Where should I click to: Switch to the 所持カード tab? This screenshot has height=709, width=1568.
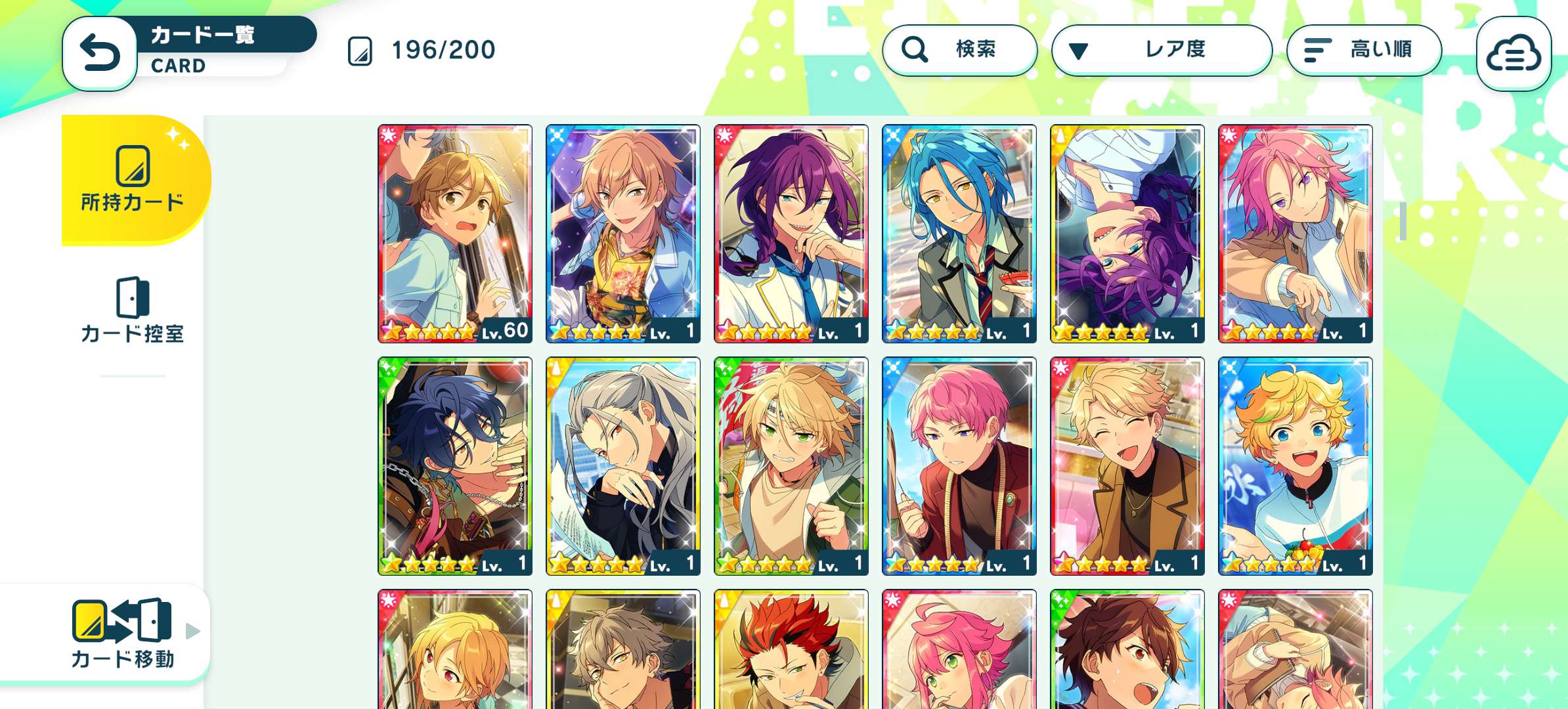tap(133, 180)
